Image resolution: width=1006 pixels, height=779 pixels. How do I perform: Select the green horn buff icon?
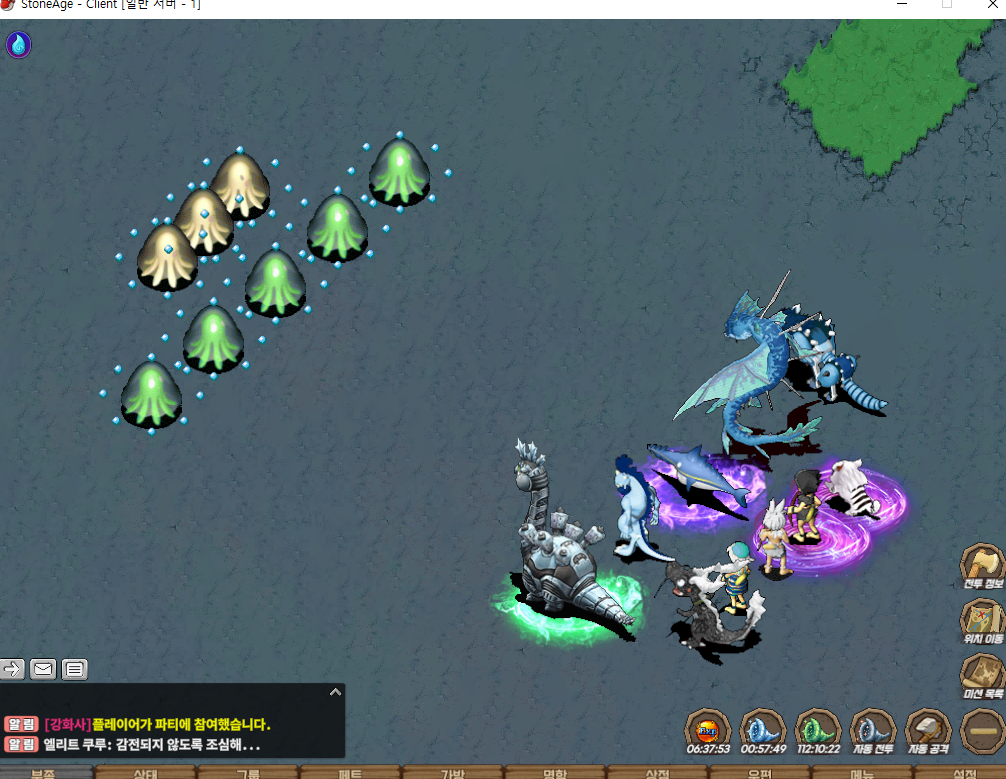click(x=817, y=729)
